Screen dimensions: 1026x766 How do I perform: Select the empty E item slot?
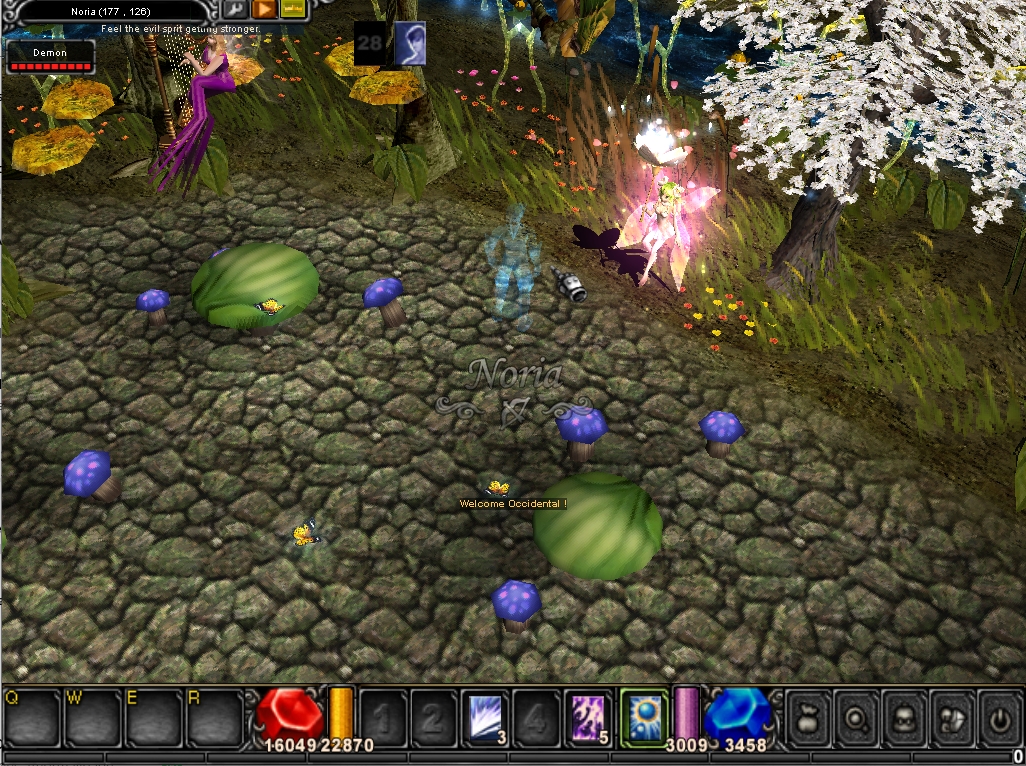click(x=153, y=716)
